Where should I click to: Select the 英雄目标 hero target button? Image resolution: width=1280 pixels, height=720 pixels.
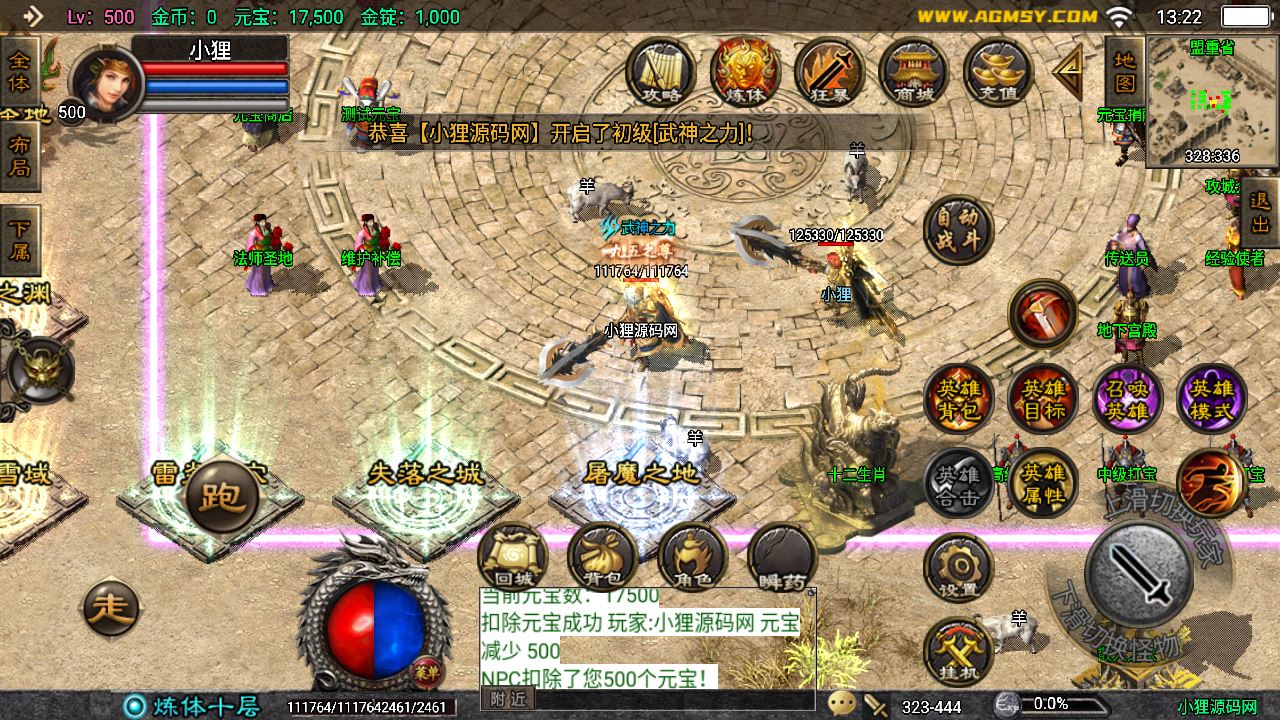tap(1043, 397)
